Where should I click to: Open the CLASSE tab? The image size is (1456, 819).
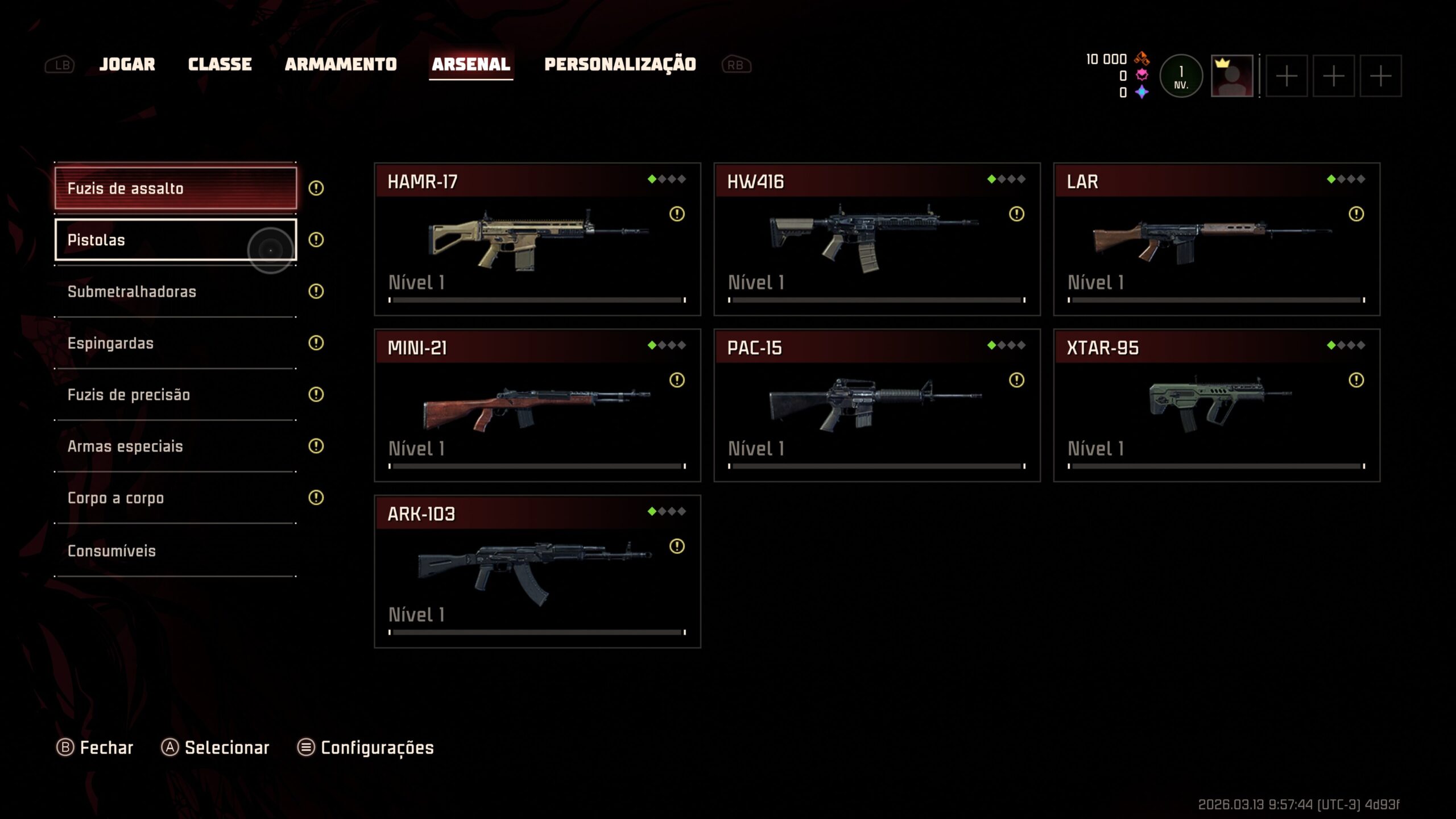click(220, 64)
